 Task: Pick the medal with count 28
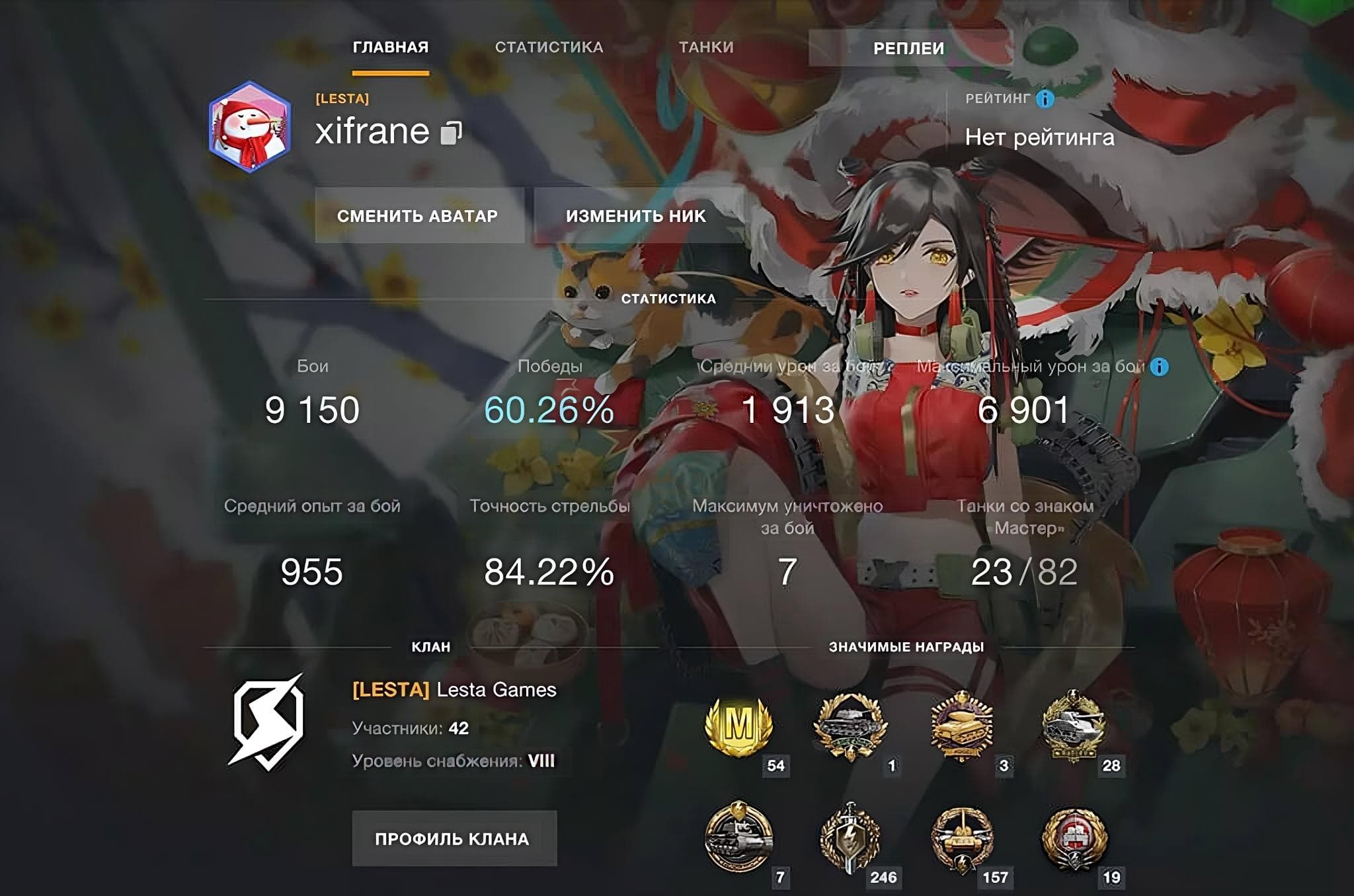1072,726
